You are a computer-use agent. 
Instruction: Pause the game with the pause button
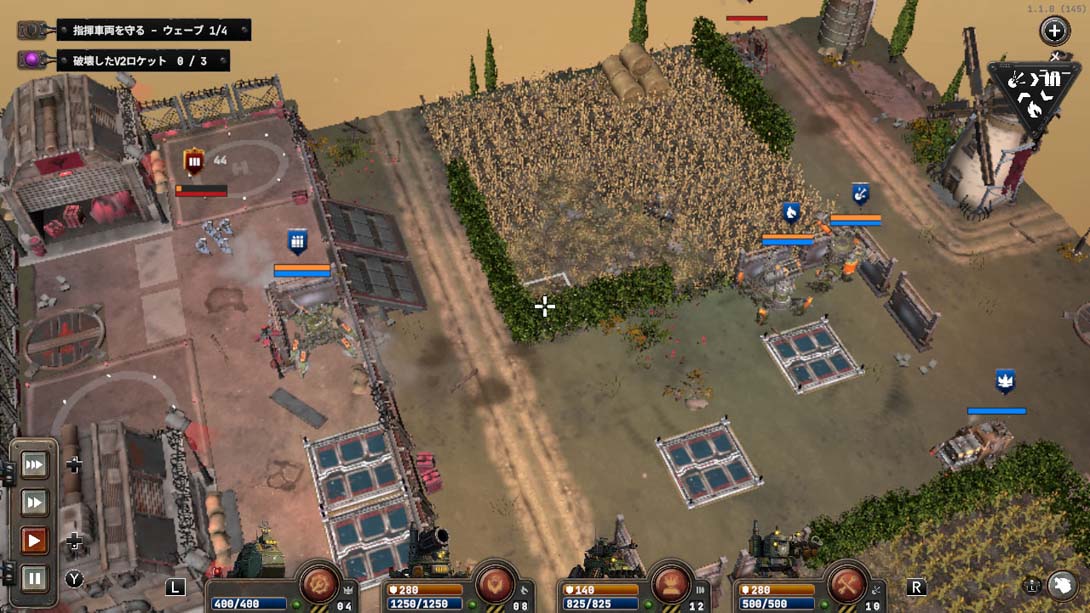tap(35, 577)
